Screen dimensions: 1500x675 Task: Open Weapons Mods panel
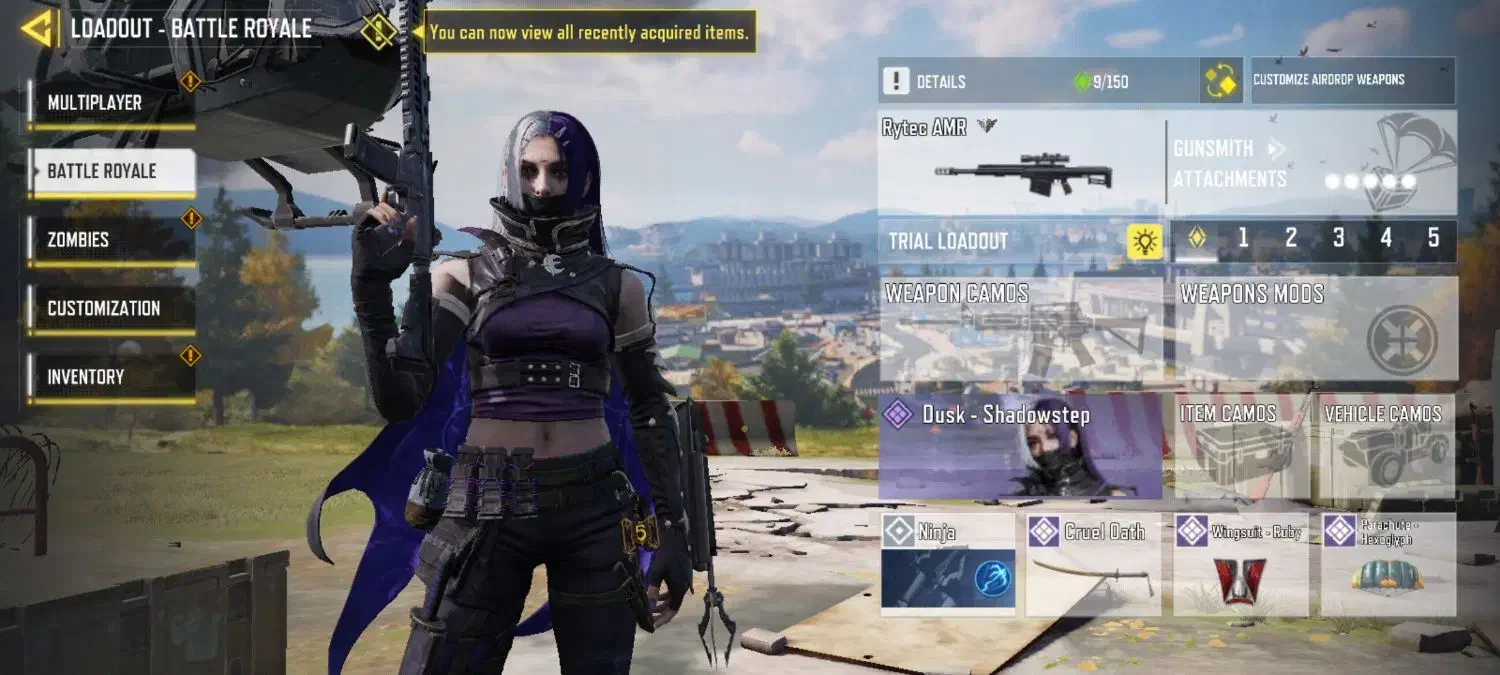pyautogui.click(x=1315, y=328)
